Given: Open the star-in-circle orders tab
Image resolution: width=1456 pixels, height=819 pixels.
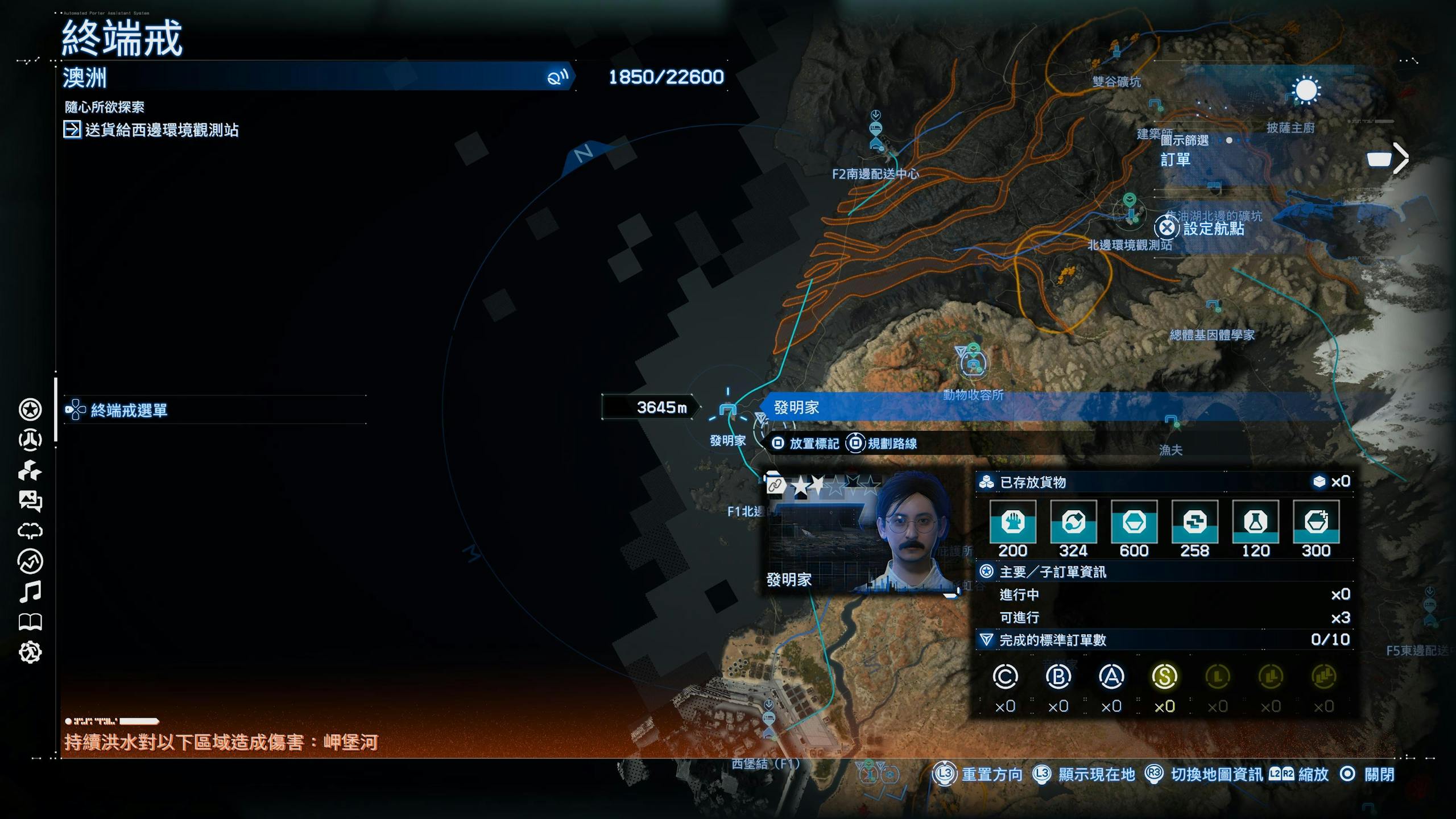Looking at the screenshot, I should click(30, 409).
